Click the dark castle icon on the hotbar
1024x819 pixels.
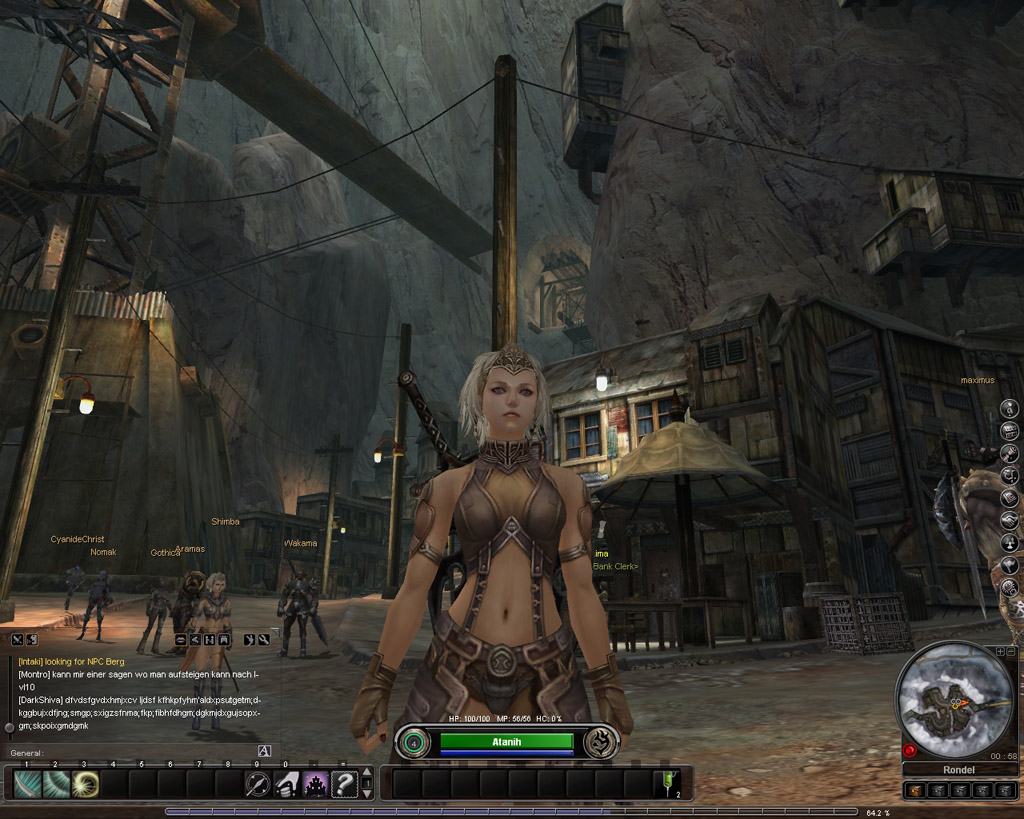click(316, 783)
